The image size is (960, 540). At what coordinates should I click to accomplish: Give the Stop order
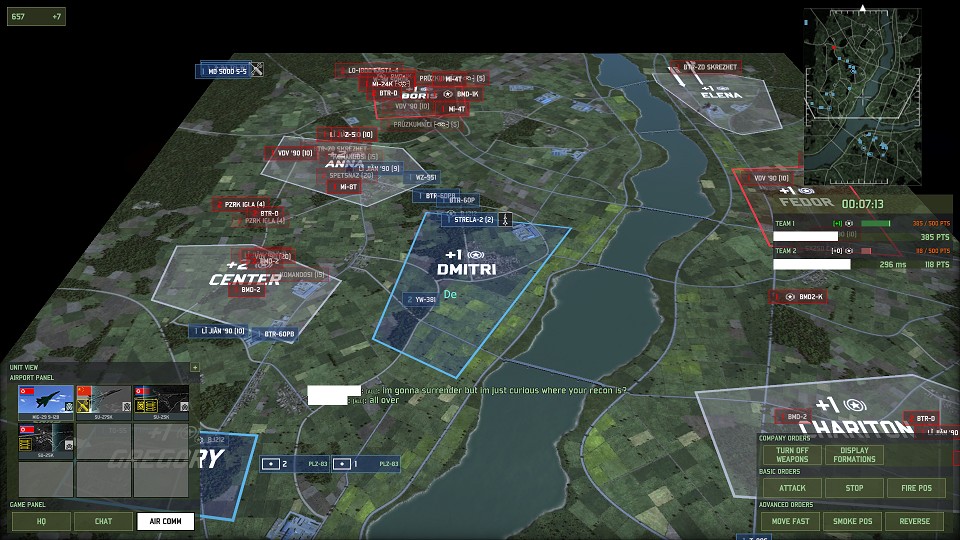pyautogui.click(x=854, y=489)
